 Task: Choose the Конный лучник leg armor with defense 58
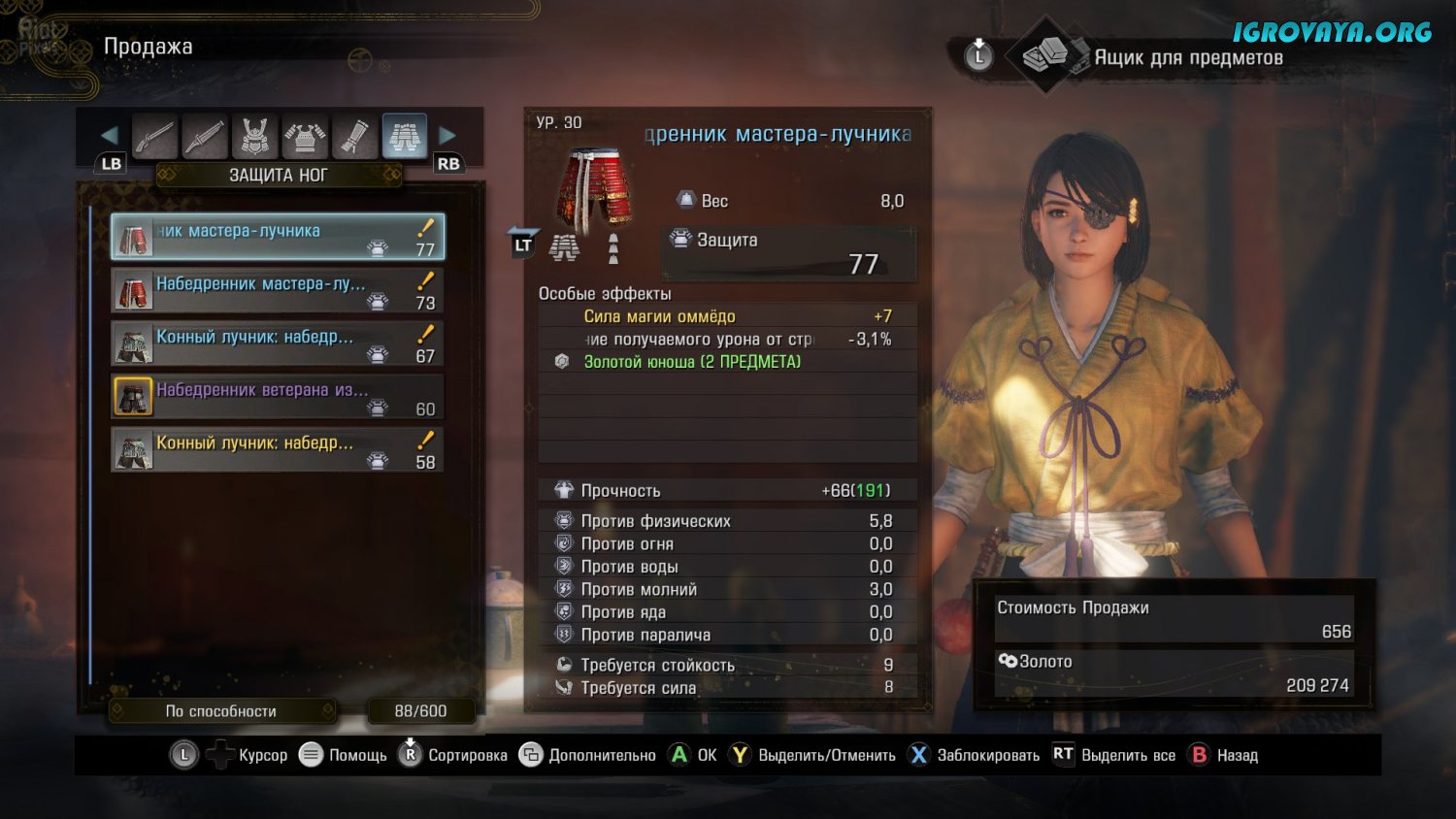[278, 450]
